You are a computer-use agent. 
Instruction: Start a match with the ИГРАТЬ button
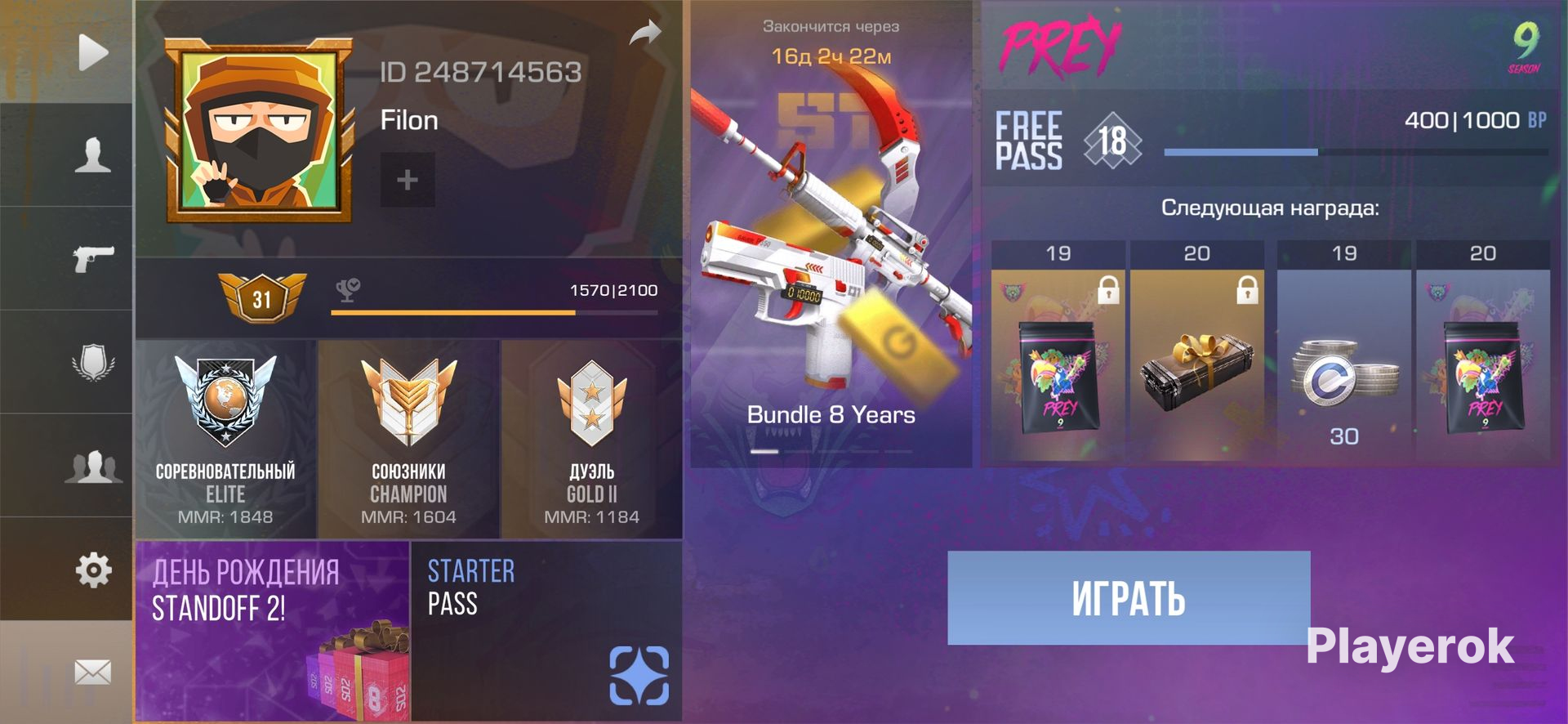coord(1128,597)
